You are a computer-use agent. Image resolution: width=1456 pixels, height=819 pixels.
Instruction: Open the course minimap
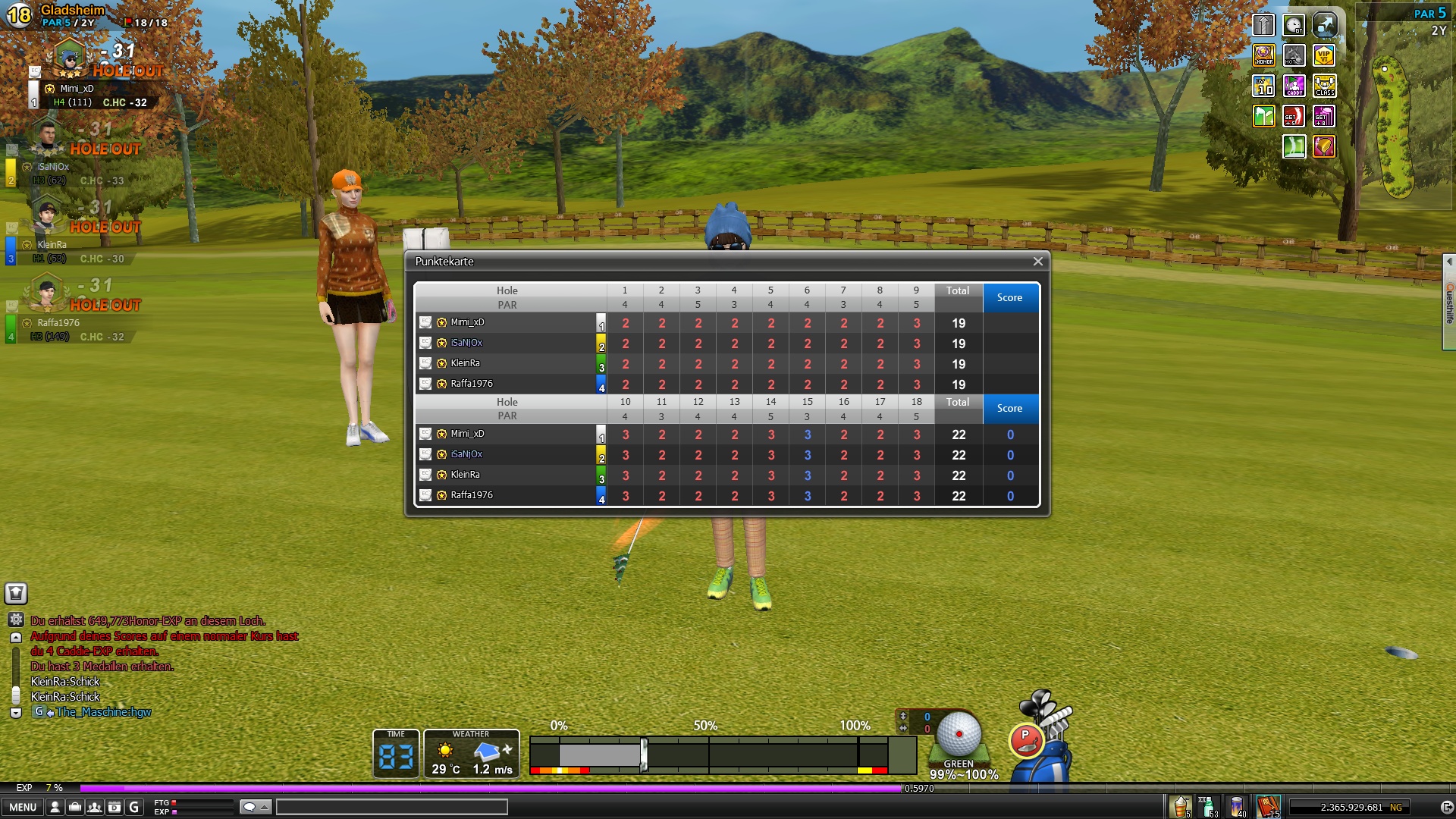pyautogui.click(x=1397, y=125)
